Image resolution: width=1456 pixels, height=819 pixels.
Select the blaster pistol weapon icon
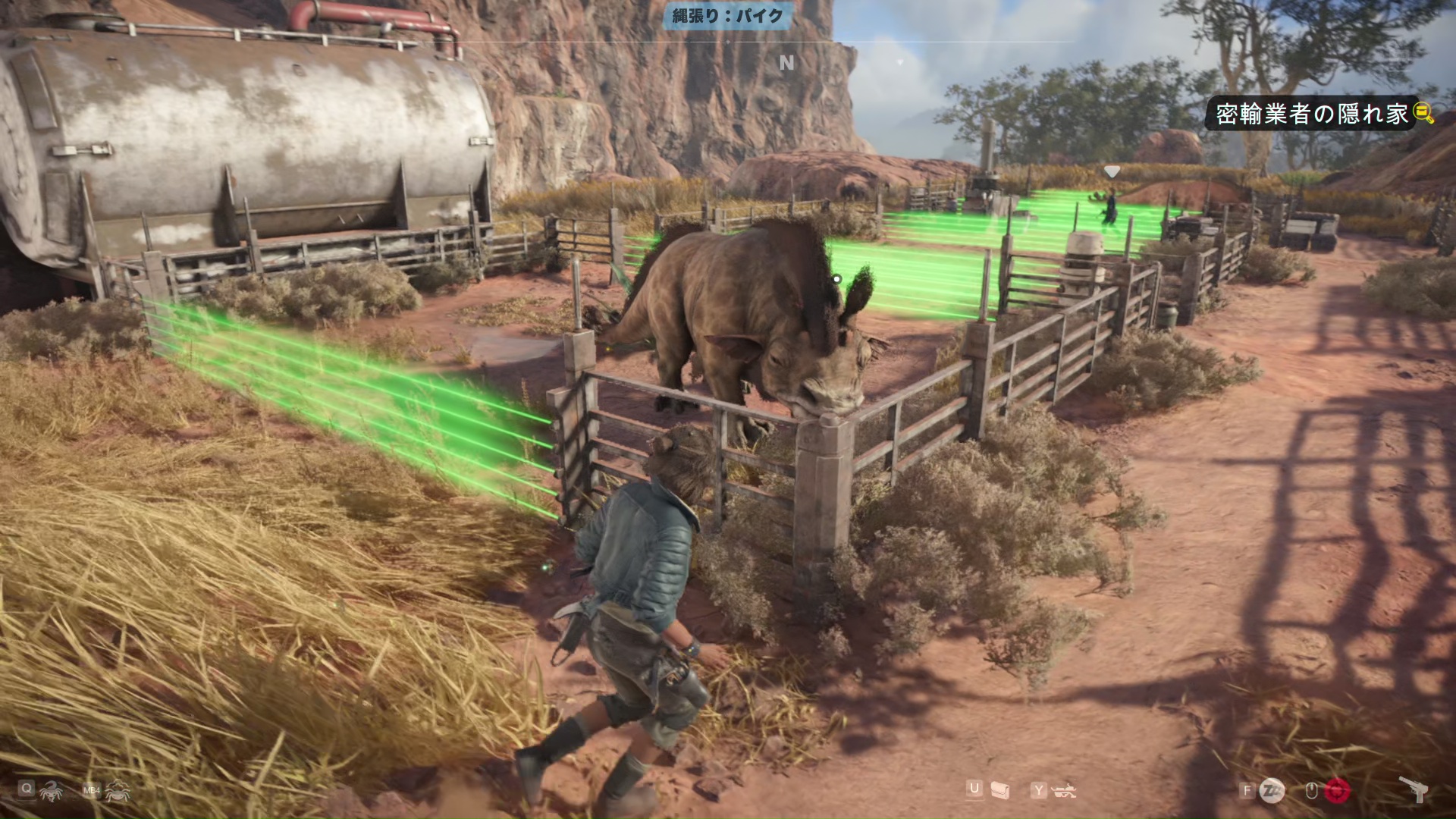(x=1414, y=789)
